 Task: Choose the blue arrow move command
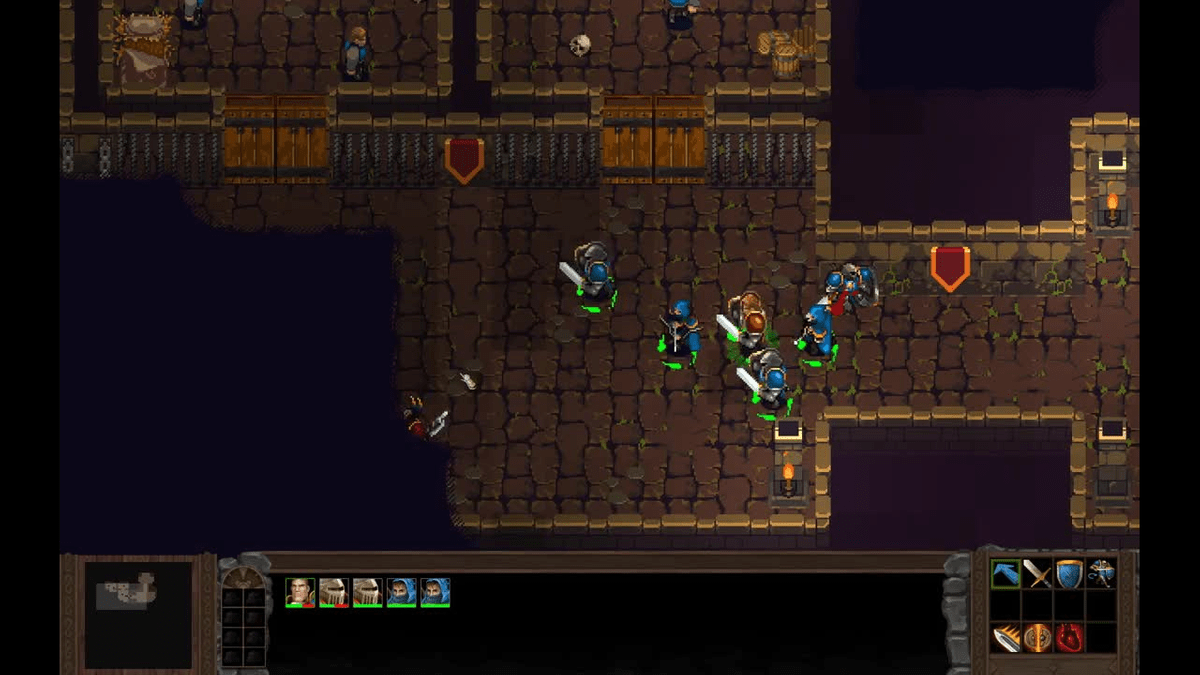[x=1005, y=574]
